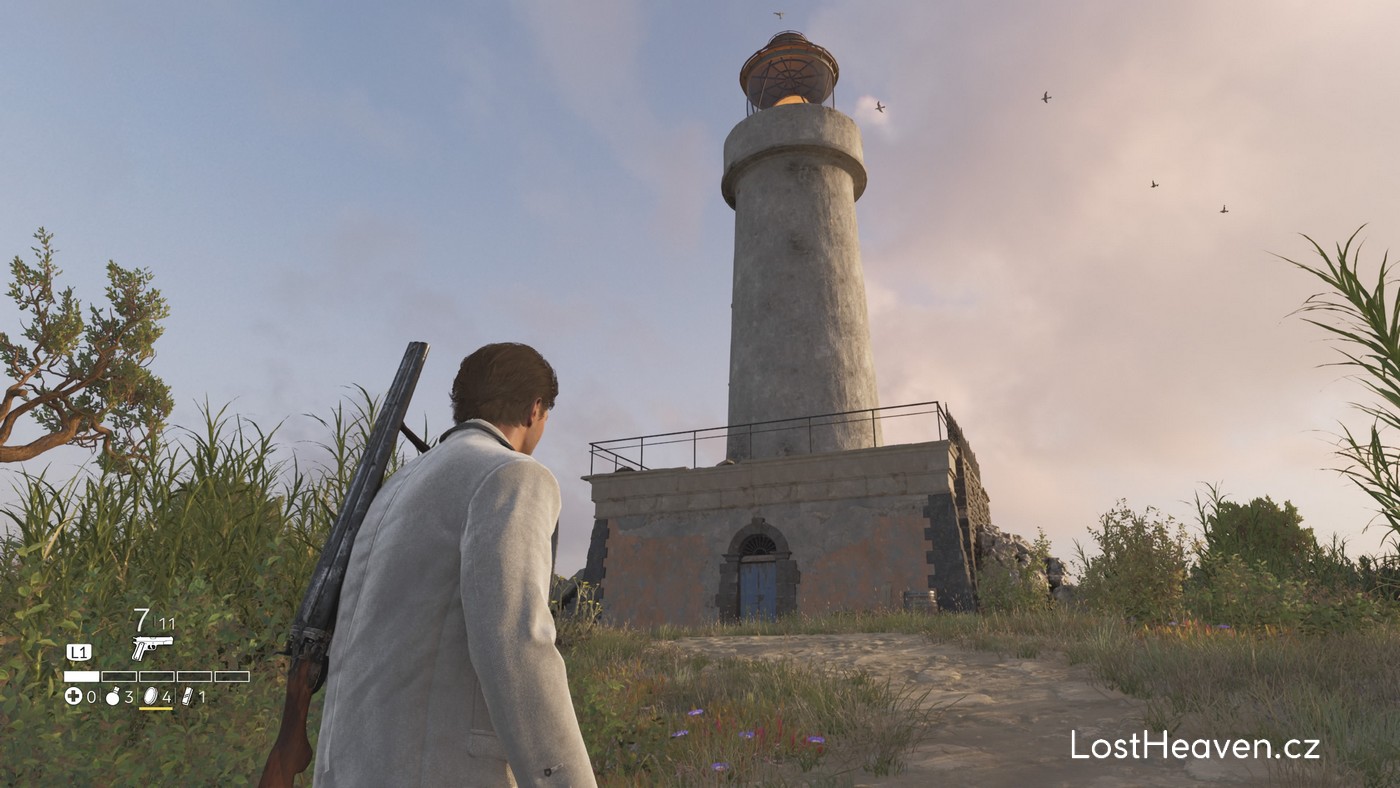Use the medkit cross icon
Screen dimensions: 1400x788
[73, 696]
